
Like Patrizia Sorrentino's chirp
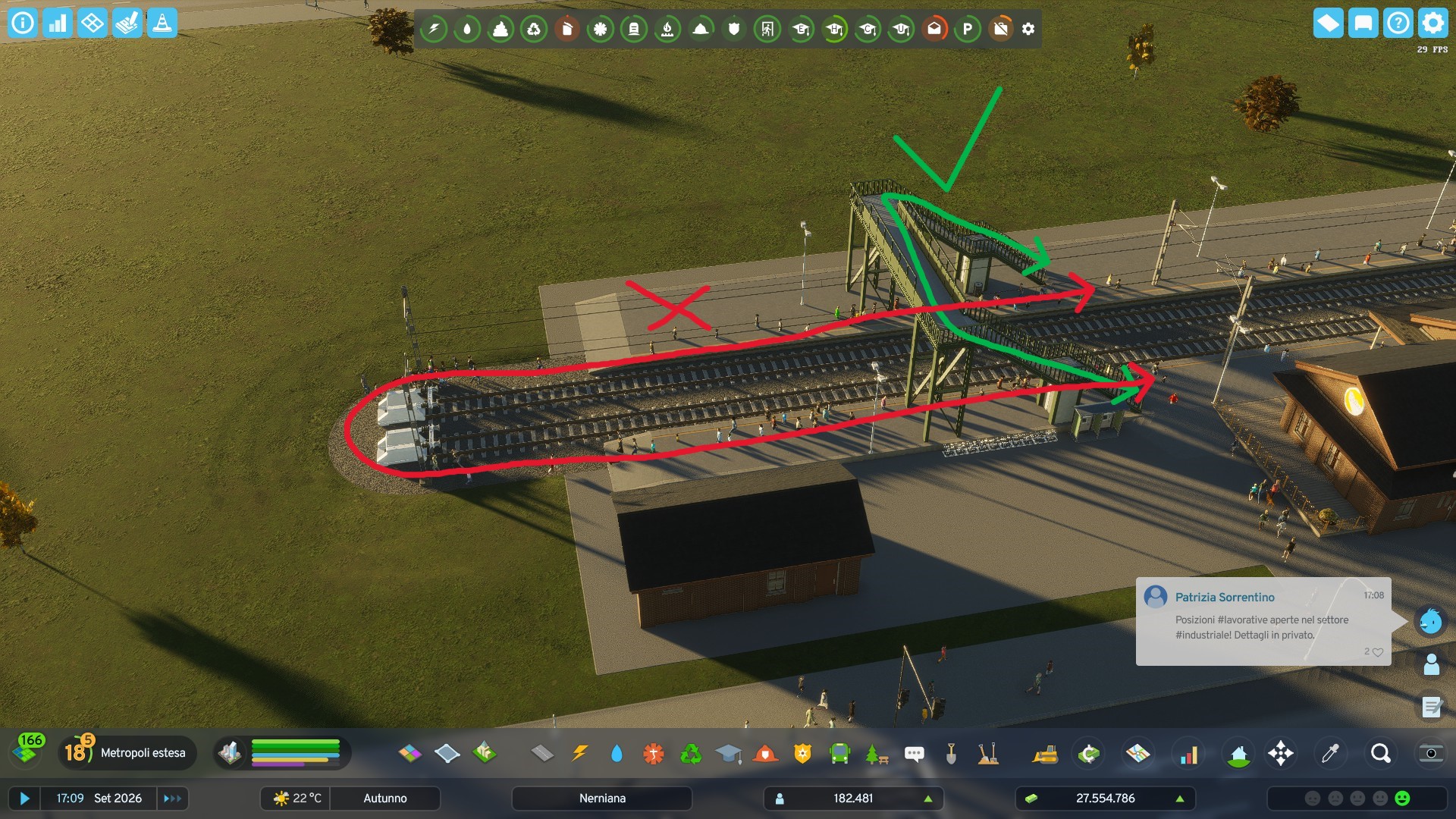pyautogui.click(x=1377, y=652)
